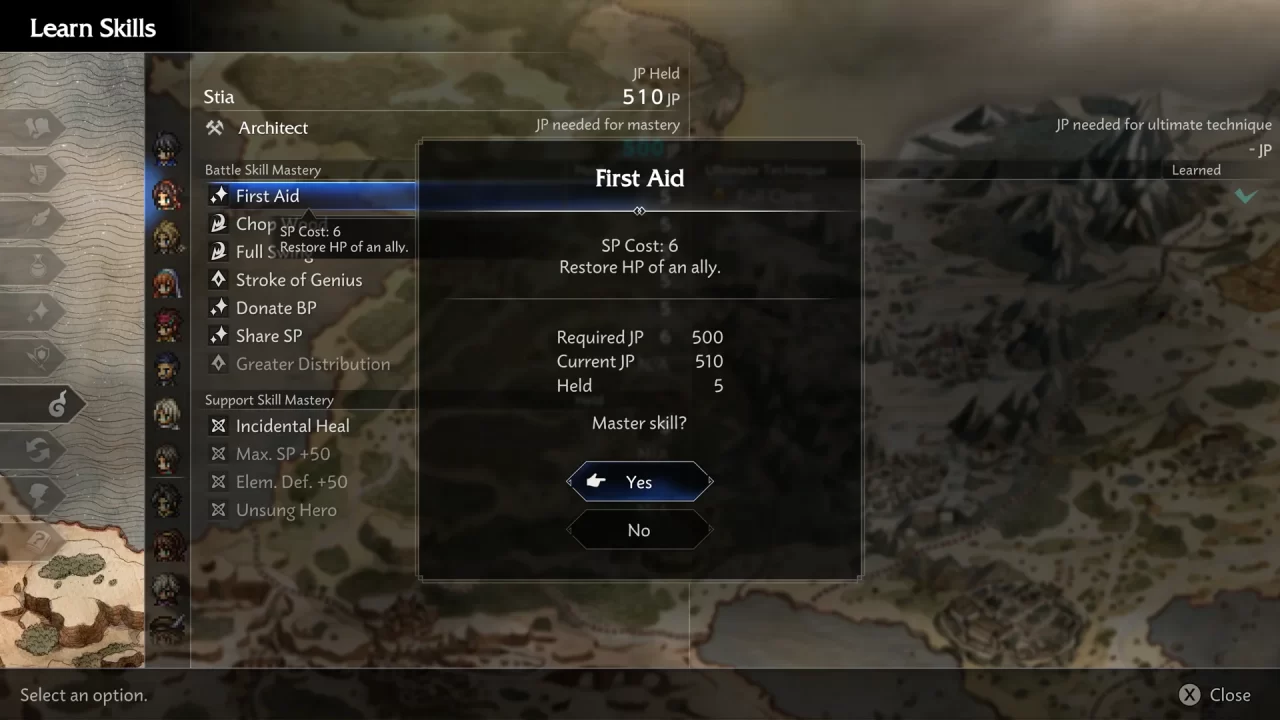This screenshot has height=720, width=1280.
Task: Select the flask category icon in the left sidebar
Action: coord(38,263)
